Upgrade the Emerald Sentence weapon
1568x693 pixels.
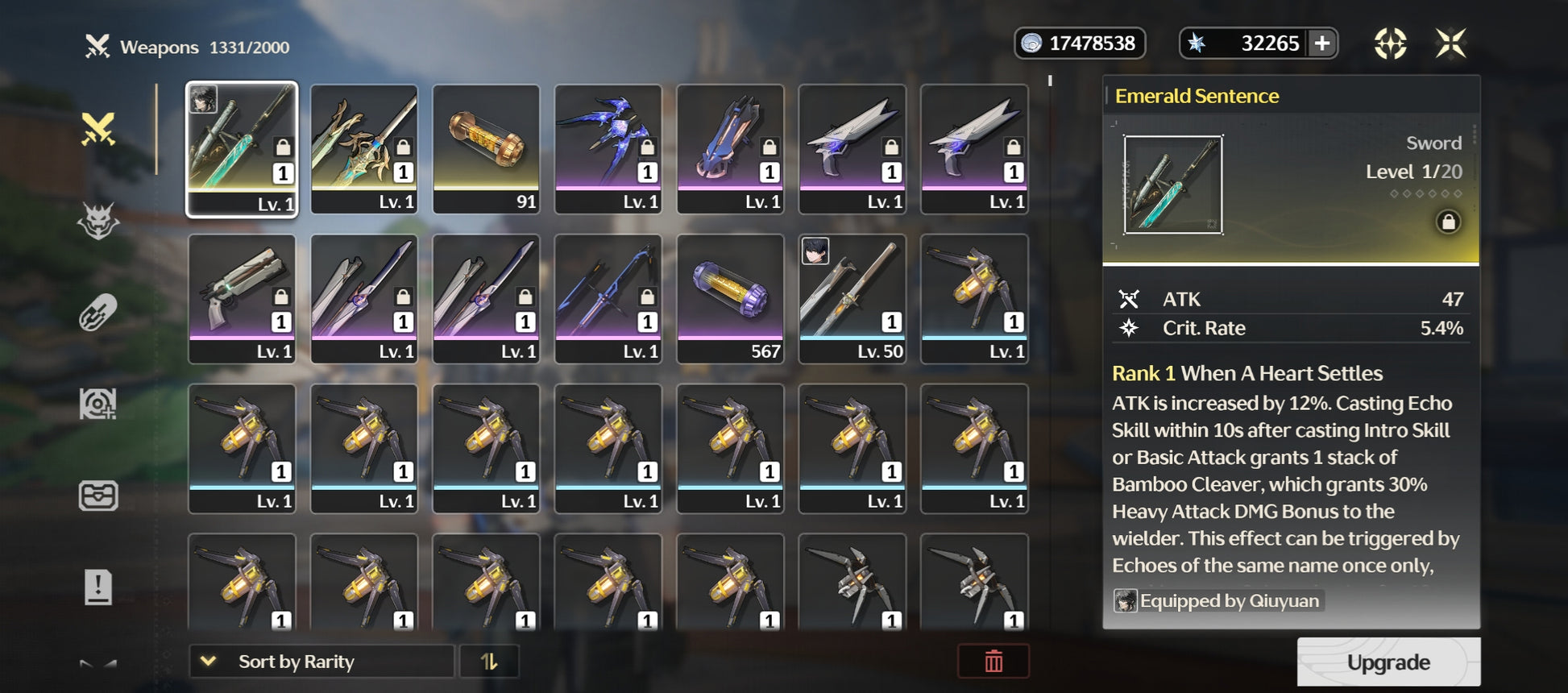pos(1388,662)
